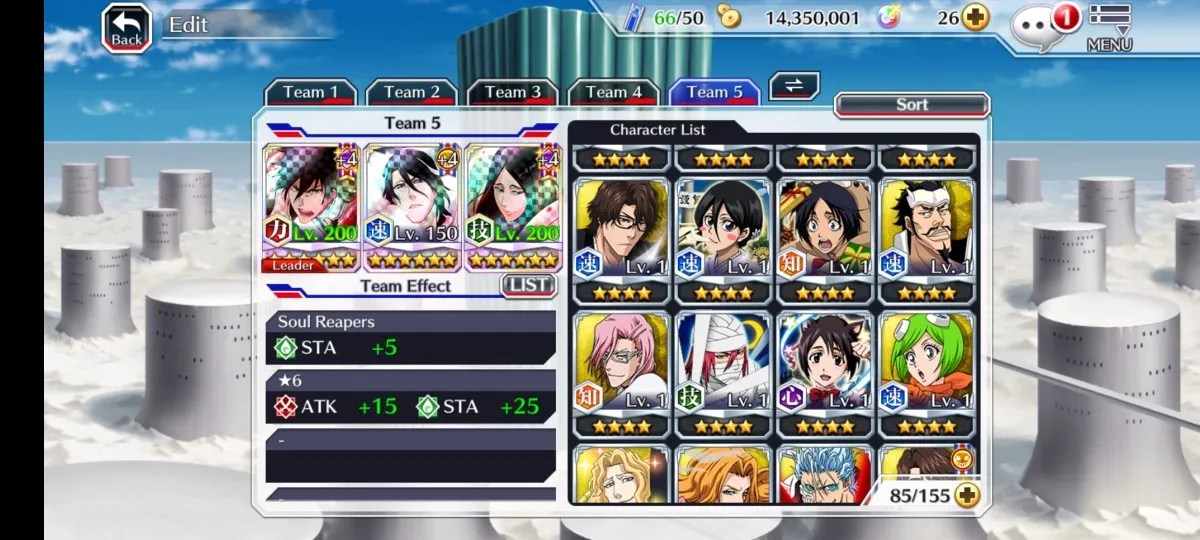
Task: Pick the cat-eared dark-haired character
Action: (x=825, y=364)
